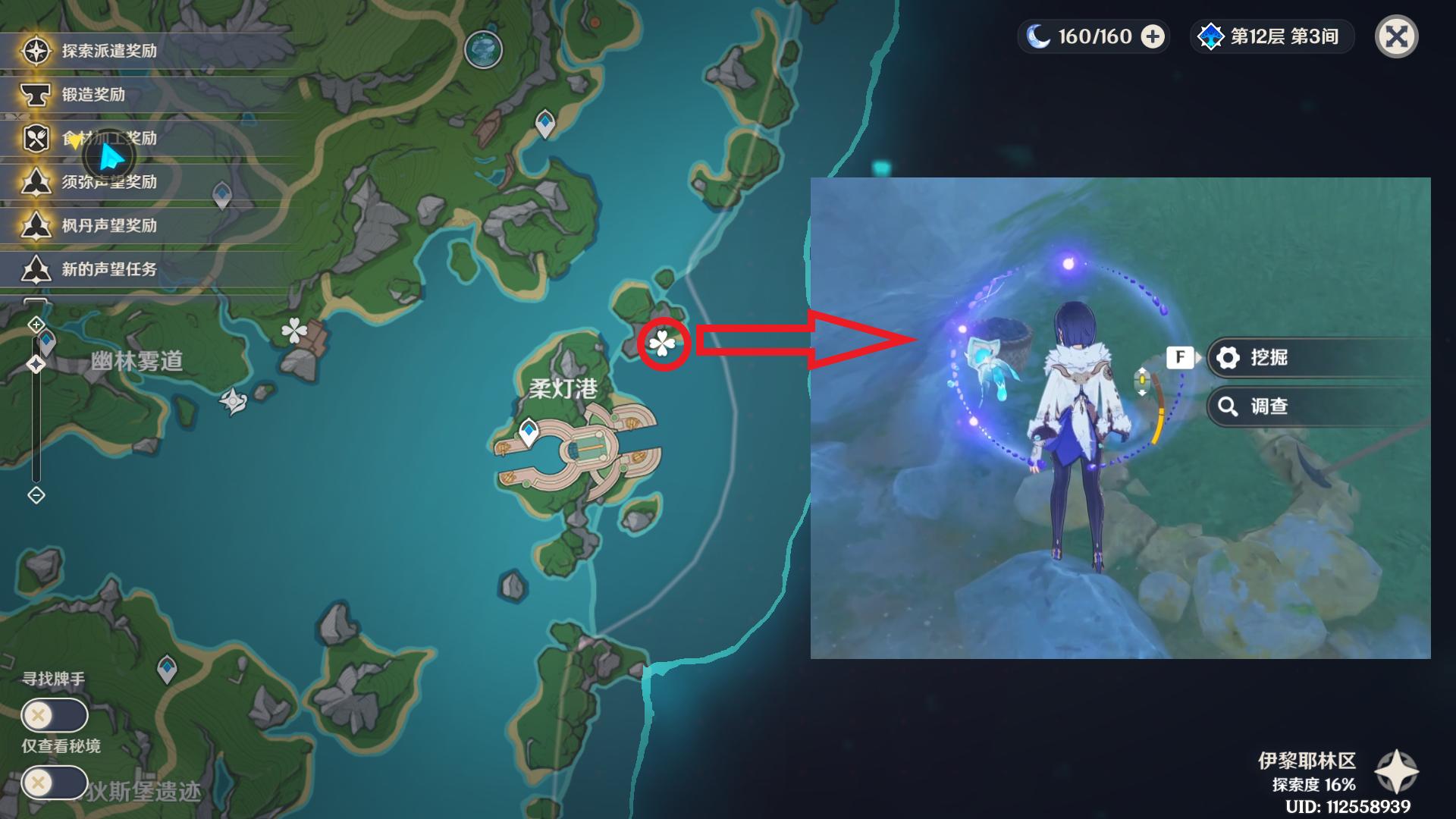Open the 探索派遣奖励 reminder entry

tap(109, 51)
